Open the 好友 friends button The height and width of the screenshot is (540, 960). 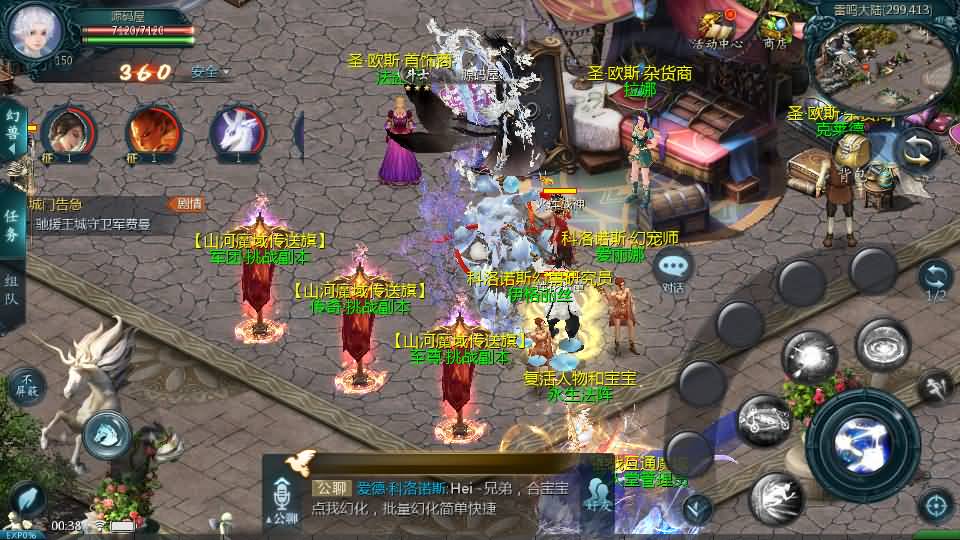click(x=599, y=495)
